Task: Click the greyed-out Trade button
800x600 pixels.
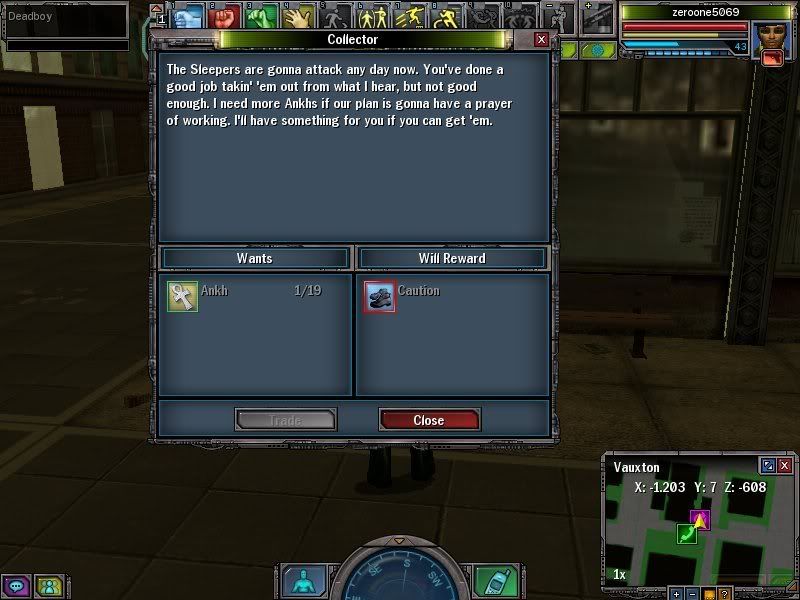Action: 285,420
